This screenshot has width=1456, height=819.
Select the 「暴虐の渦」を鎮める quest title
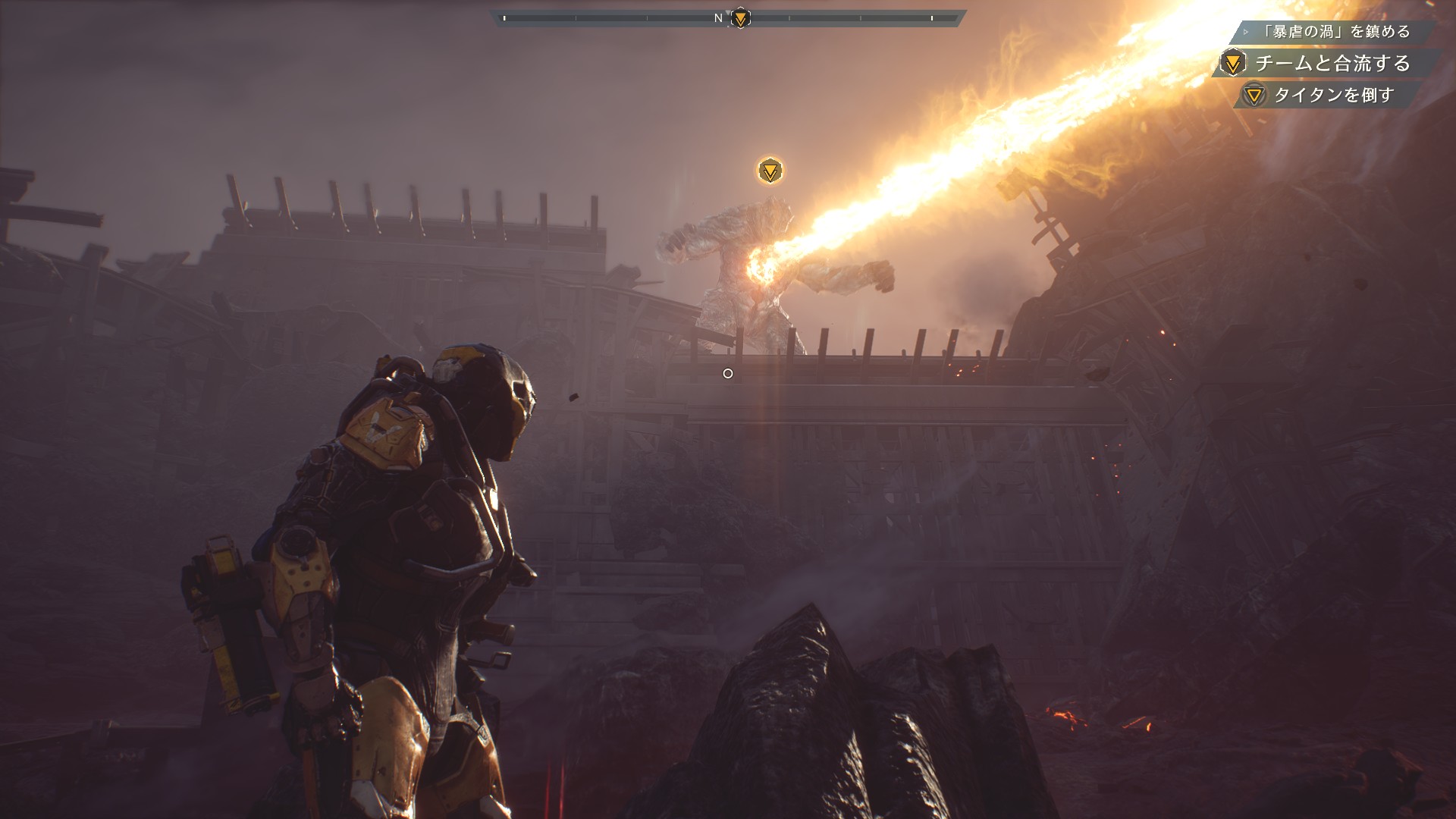point(1336,32)
